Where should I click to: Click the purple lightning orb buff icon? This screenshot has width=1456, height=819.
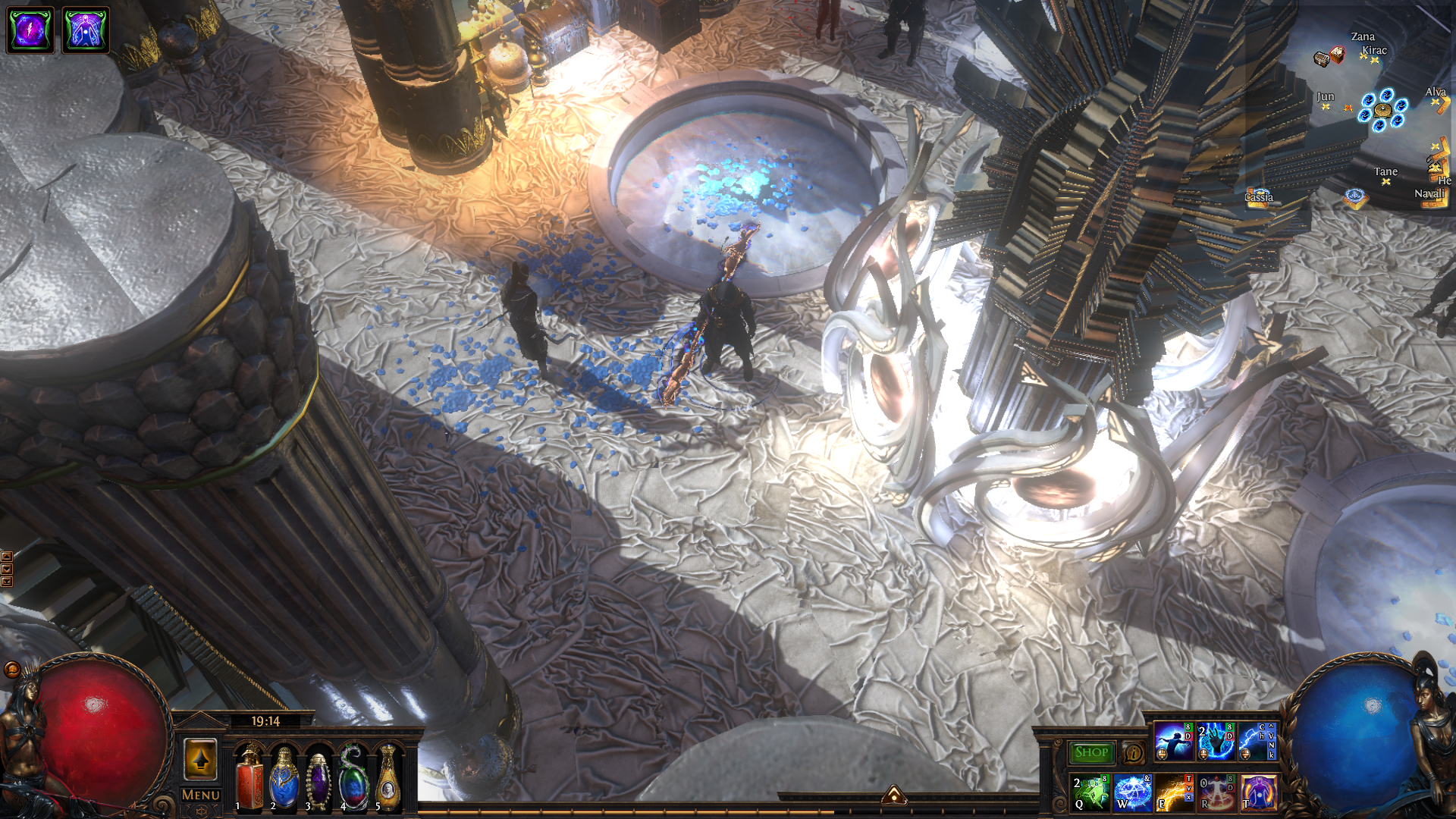click(30, 30)
